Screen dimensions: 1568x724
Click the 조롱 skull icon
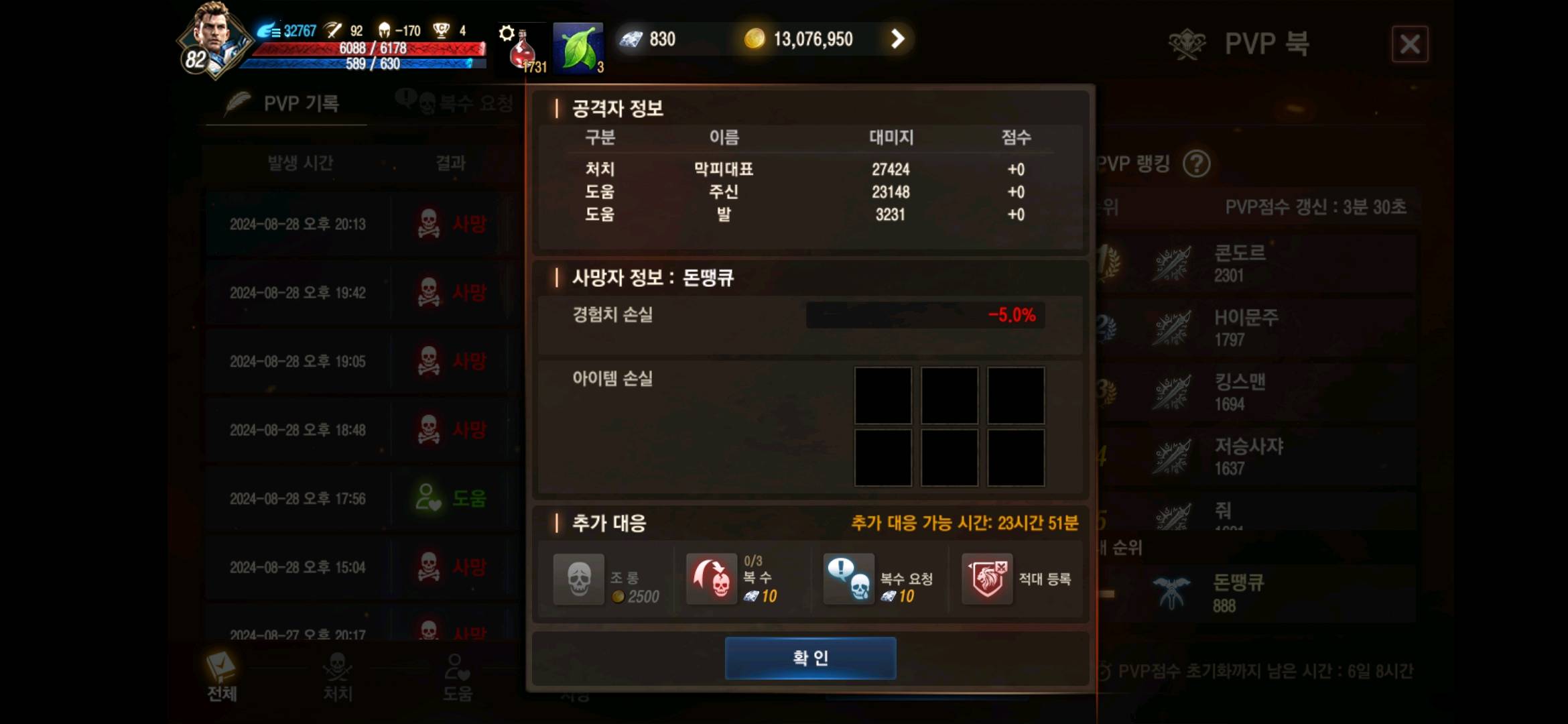578,579
